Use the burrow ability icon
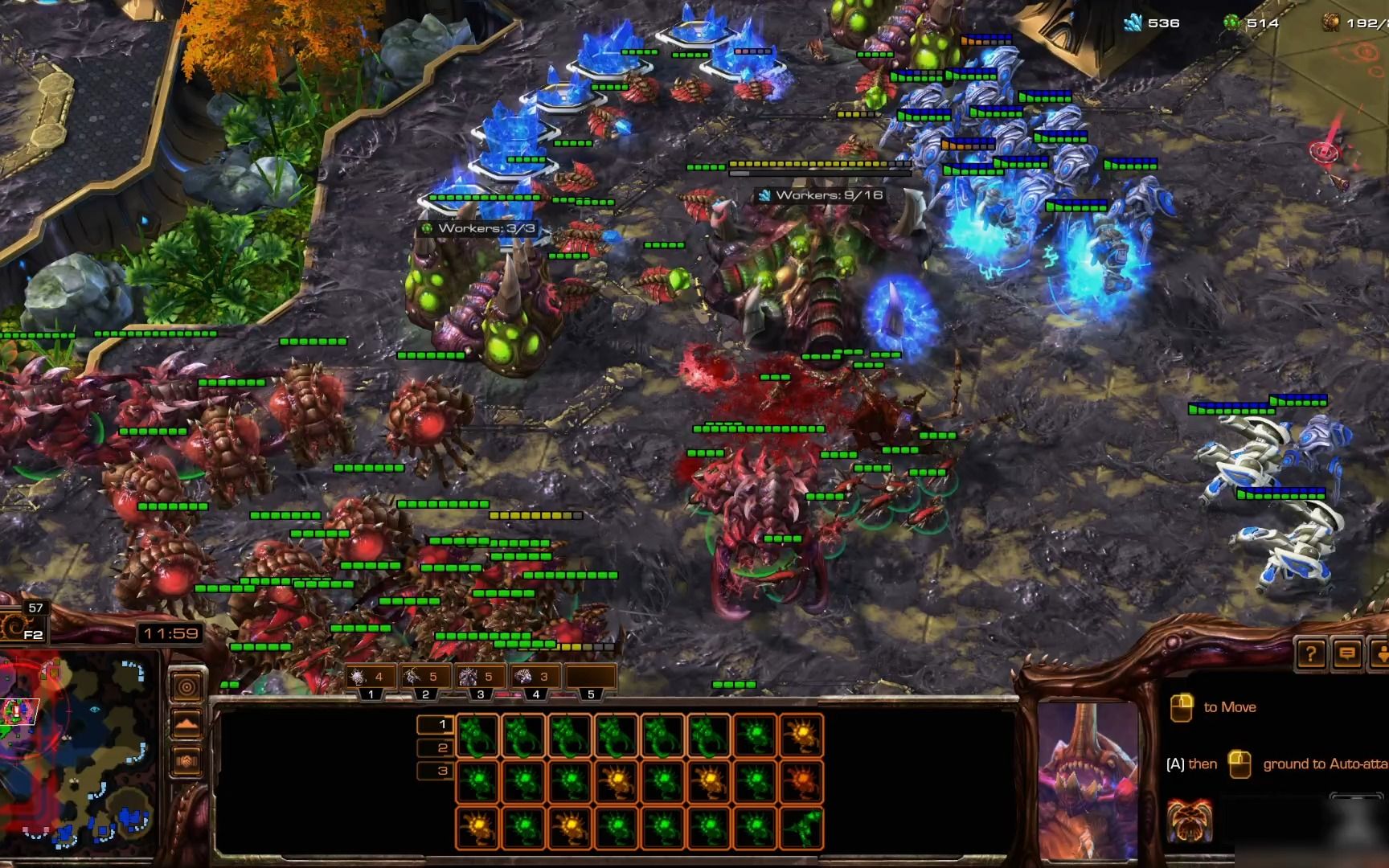 click(x=1189, y=820)
